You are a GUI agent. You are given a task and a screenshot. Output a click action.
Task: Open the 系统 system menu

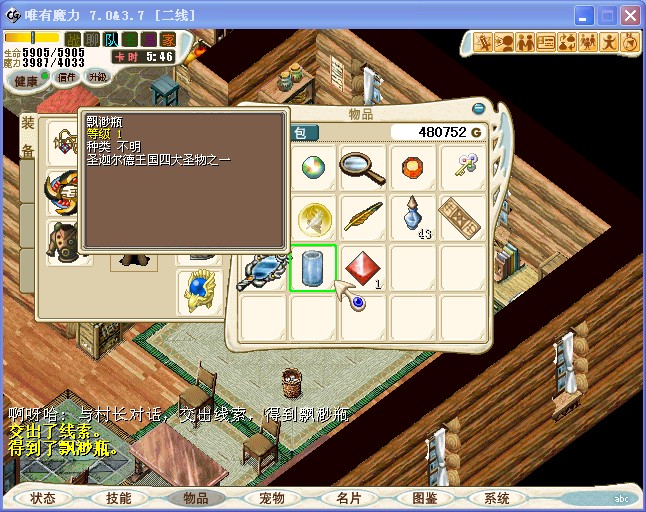497,497
